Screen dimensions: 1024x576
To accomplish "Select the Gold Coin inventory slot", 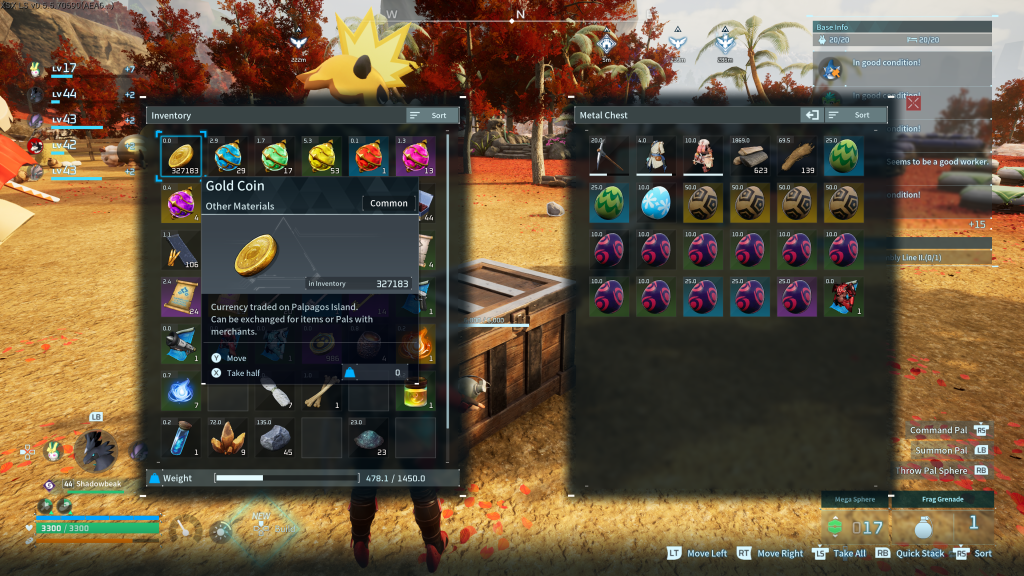I will [181, 156].
